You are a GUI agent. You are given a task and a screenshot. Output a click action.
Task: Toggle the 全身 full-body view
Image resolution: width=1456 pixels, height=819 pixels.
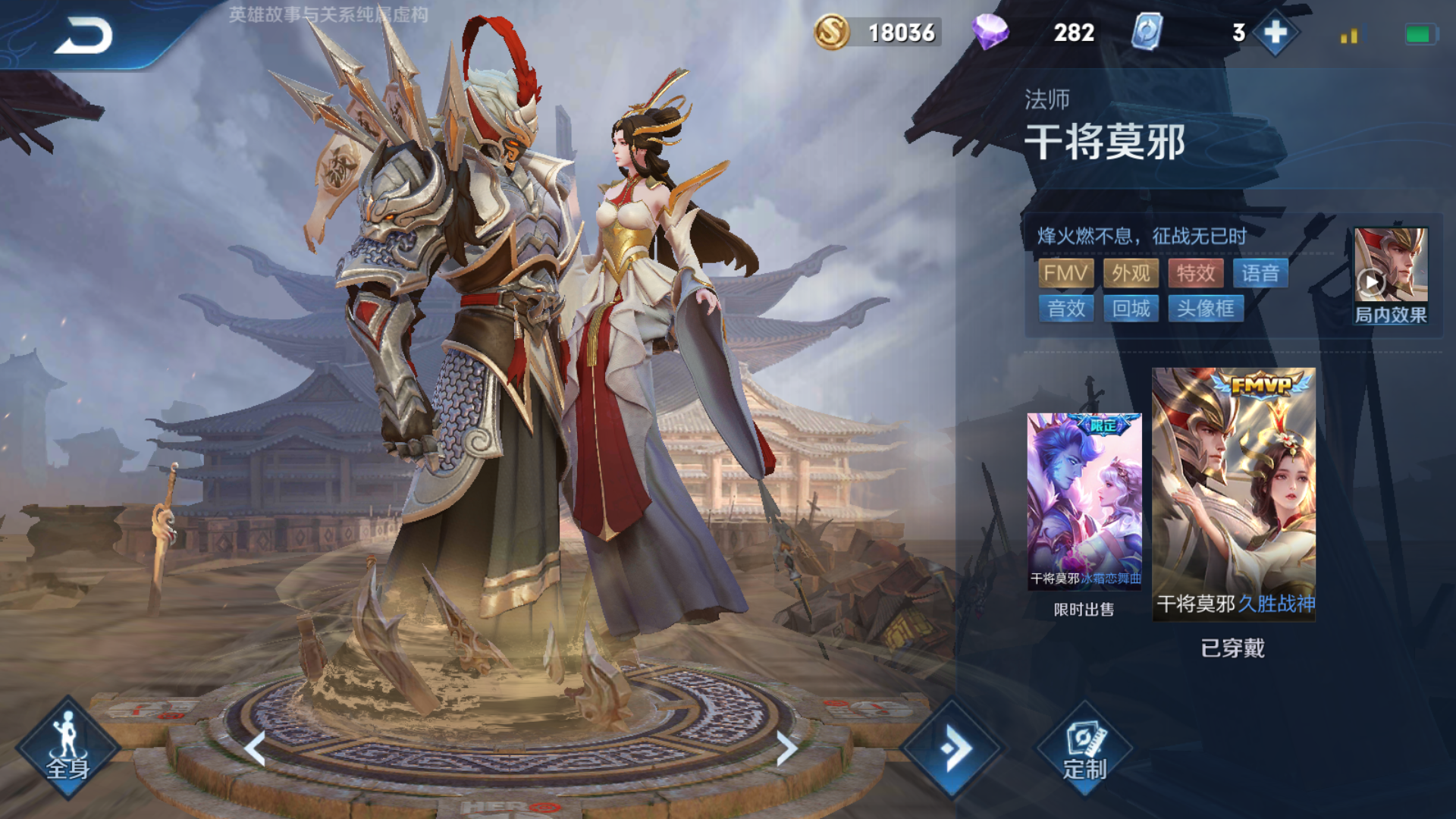[68, 748]
